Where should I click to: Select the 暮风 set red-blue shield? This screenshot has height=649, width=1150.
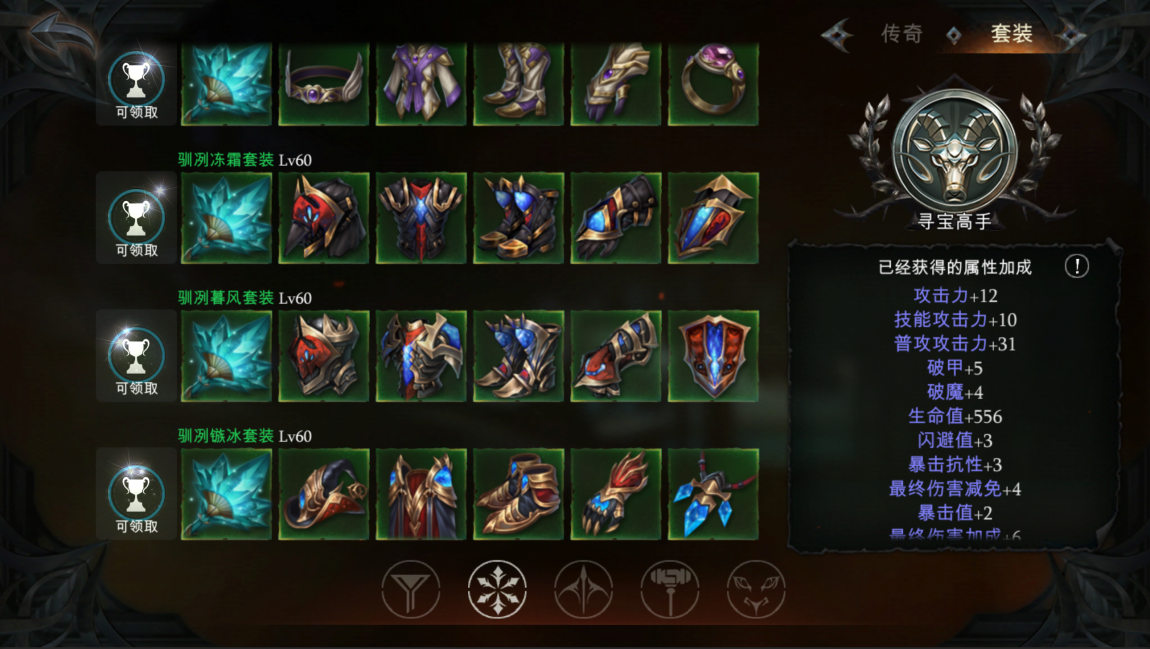(713, 356)
